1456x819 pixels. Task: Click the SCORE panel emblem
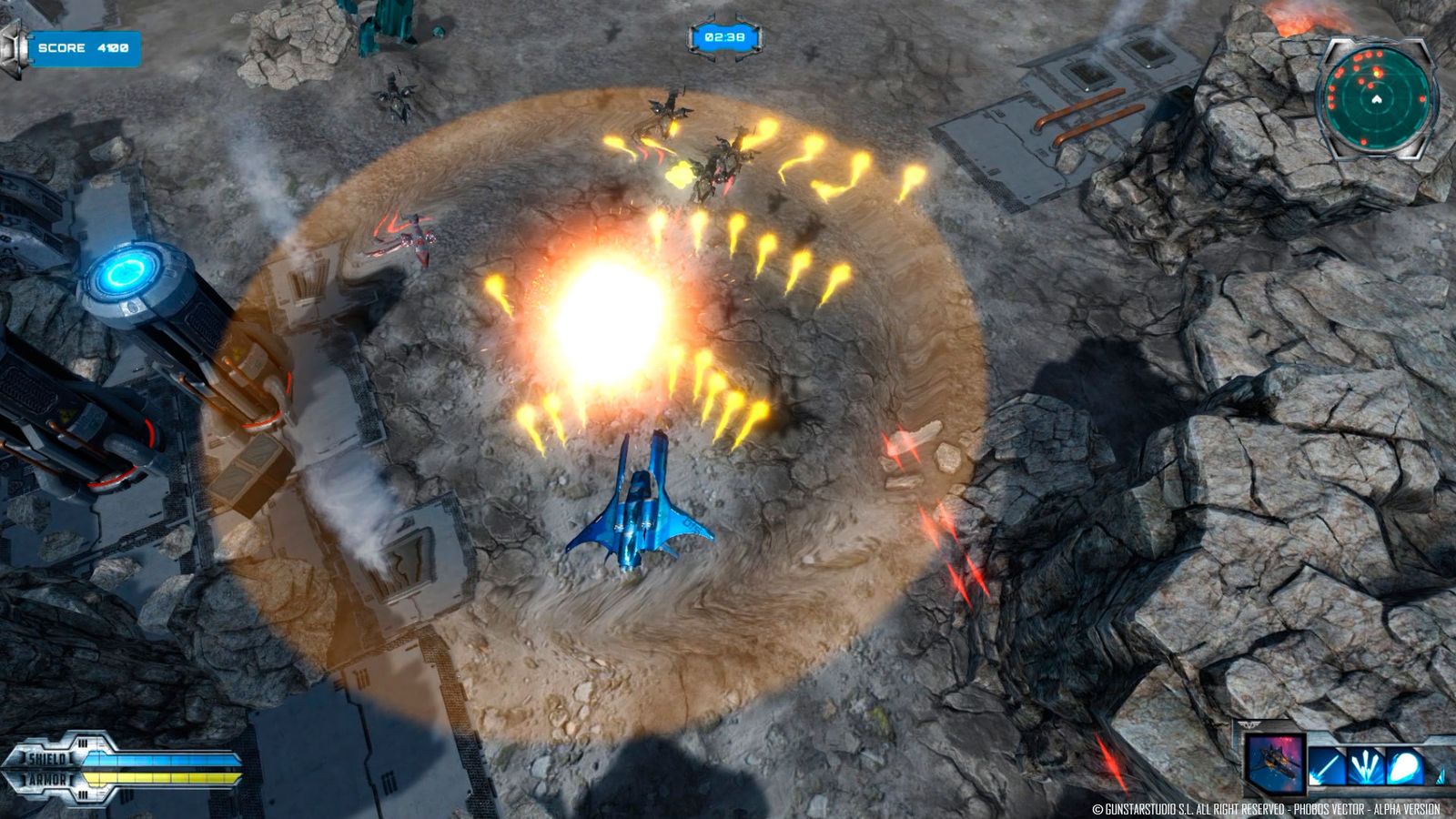coord(11,42)
